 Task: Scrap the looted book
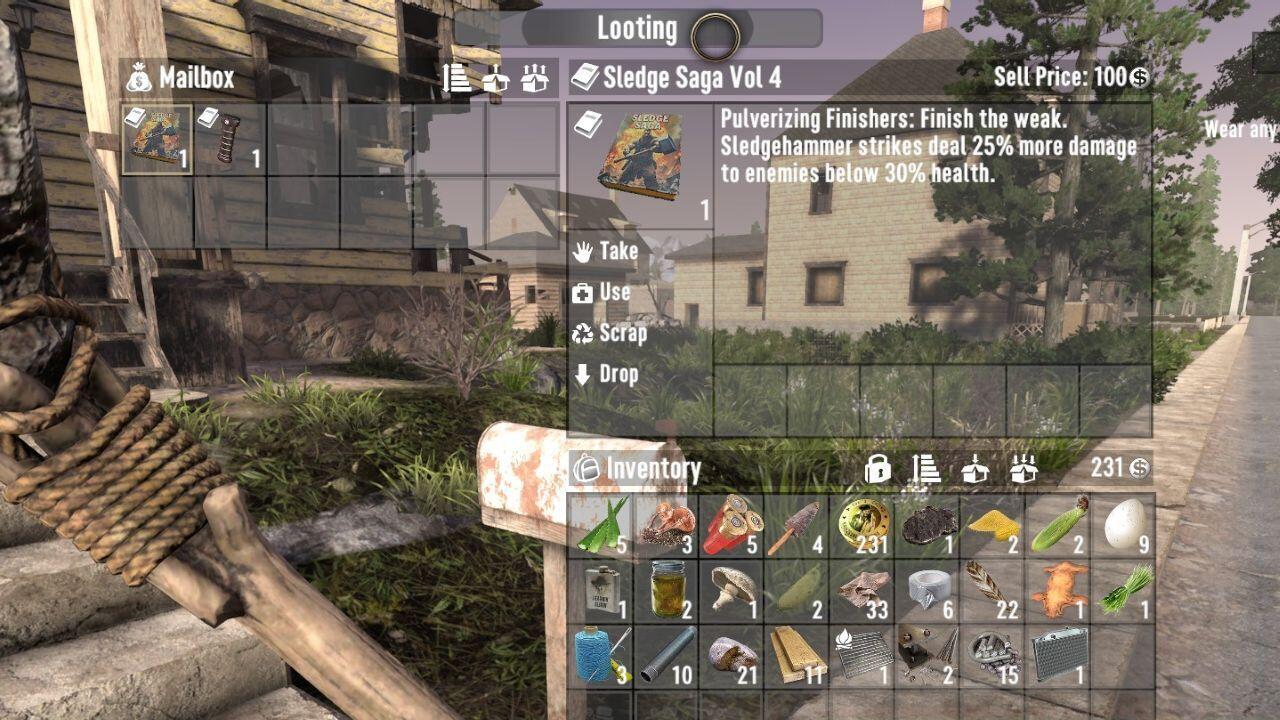[x=620, y=334]
